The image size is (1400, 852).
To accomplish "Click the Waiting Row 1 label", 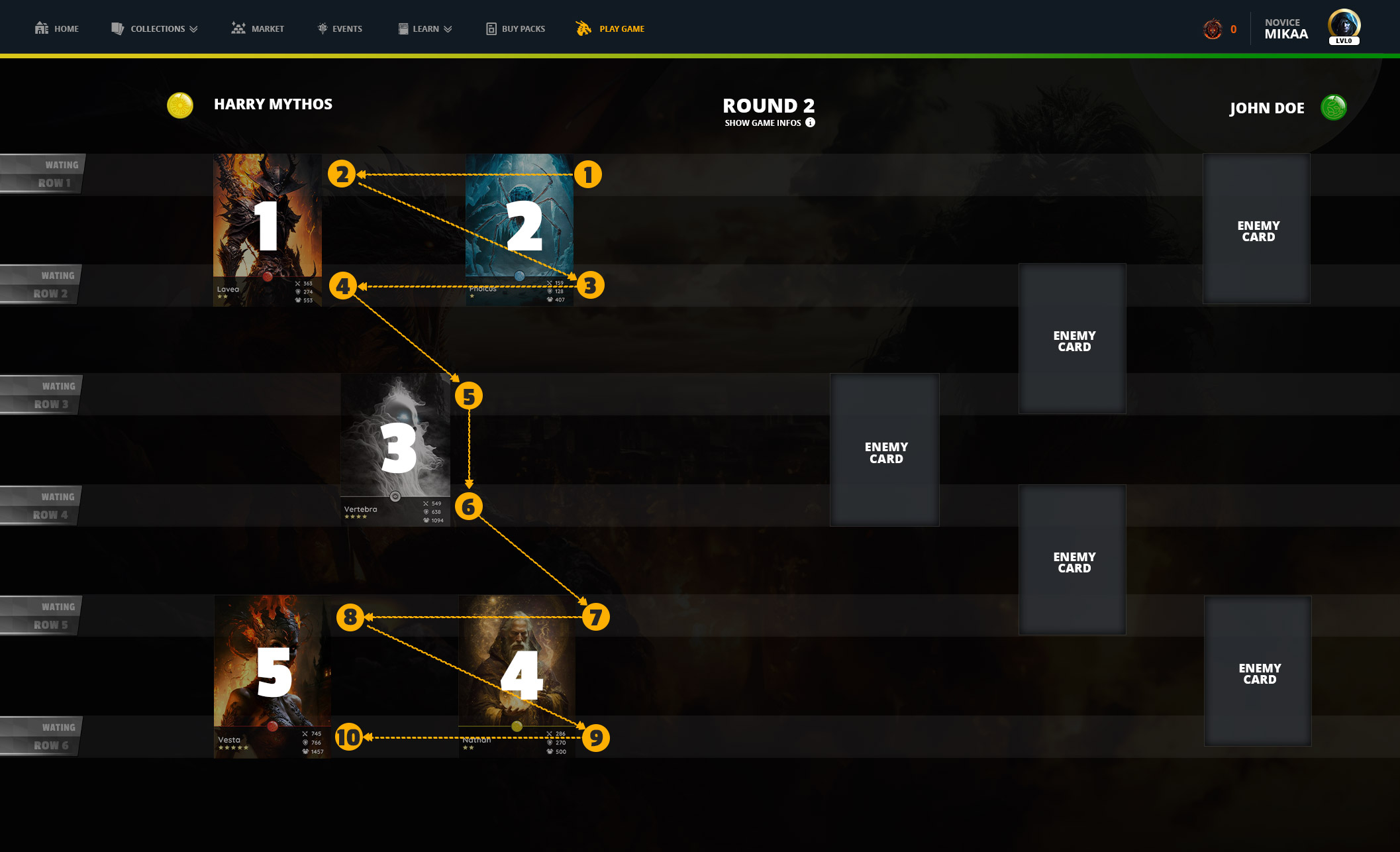I will (x=43, y=174).
